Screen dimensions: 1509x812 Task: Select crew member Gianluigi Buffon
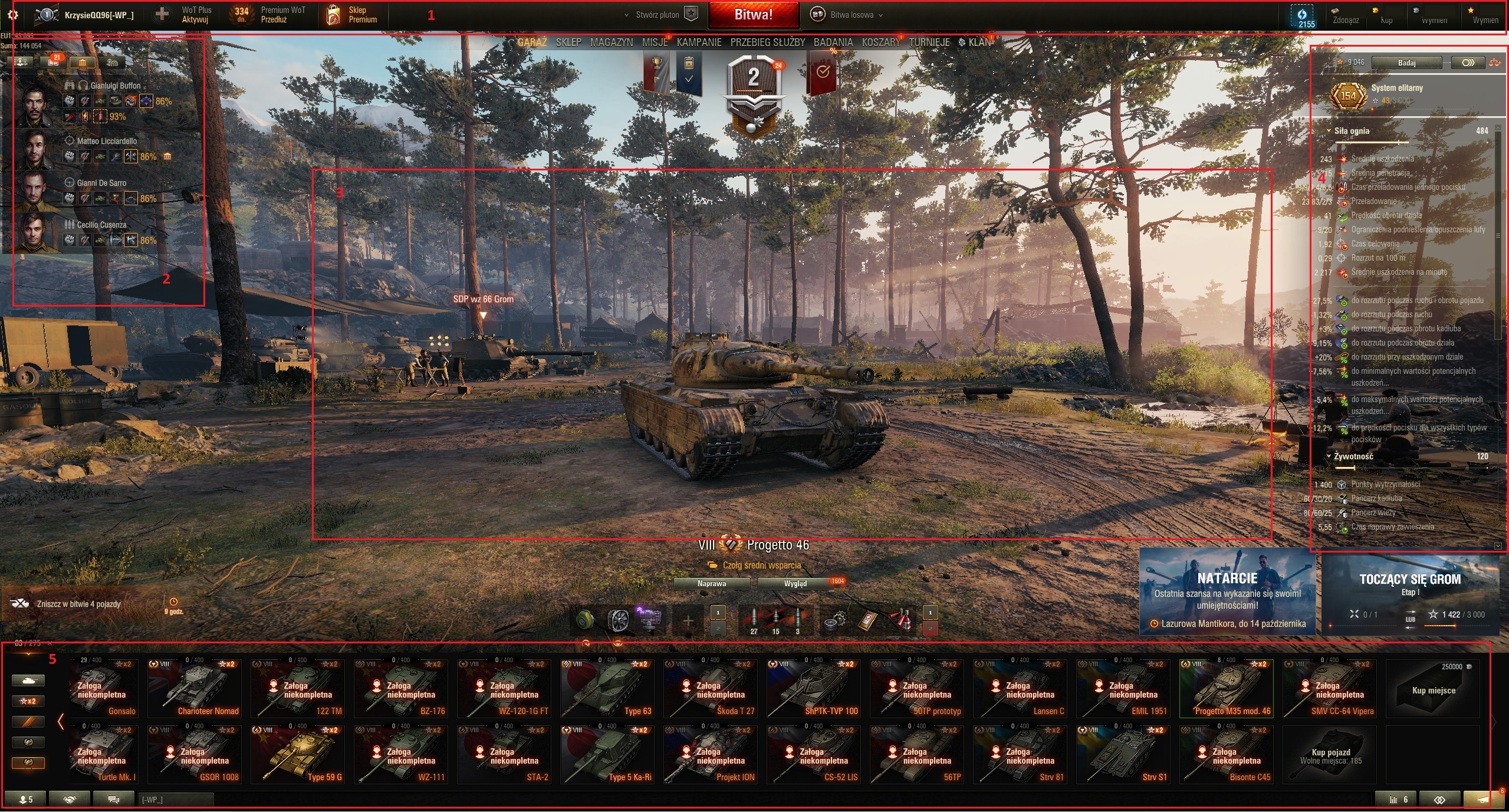(x=115, y=86)
